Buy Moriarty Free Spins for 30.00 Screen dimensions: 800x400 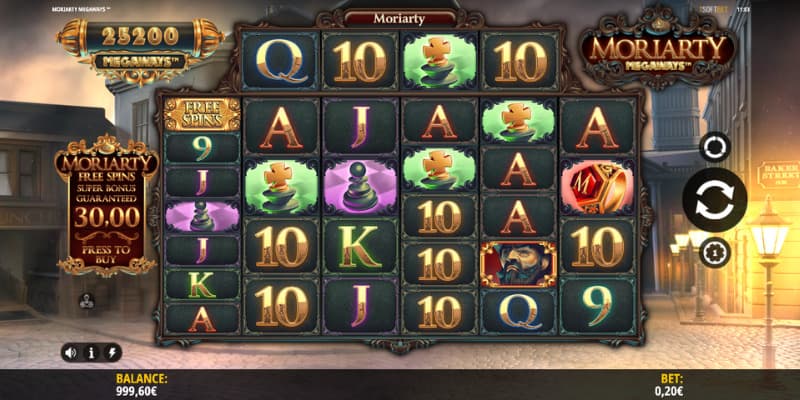(107, 246)
